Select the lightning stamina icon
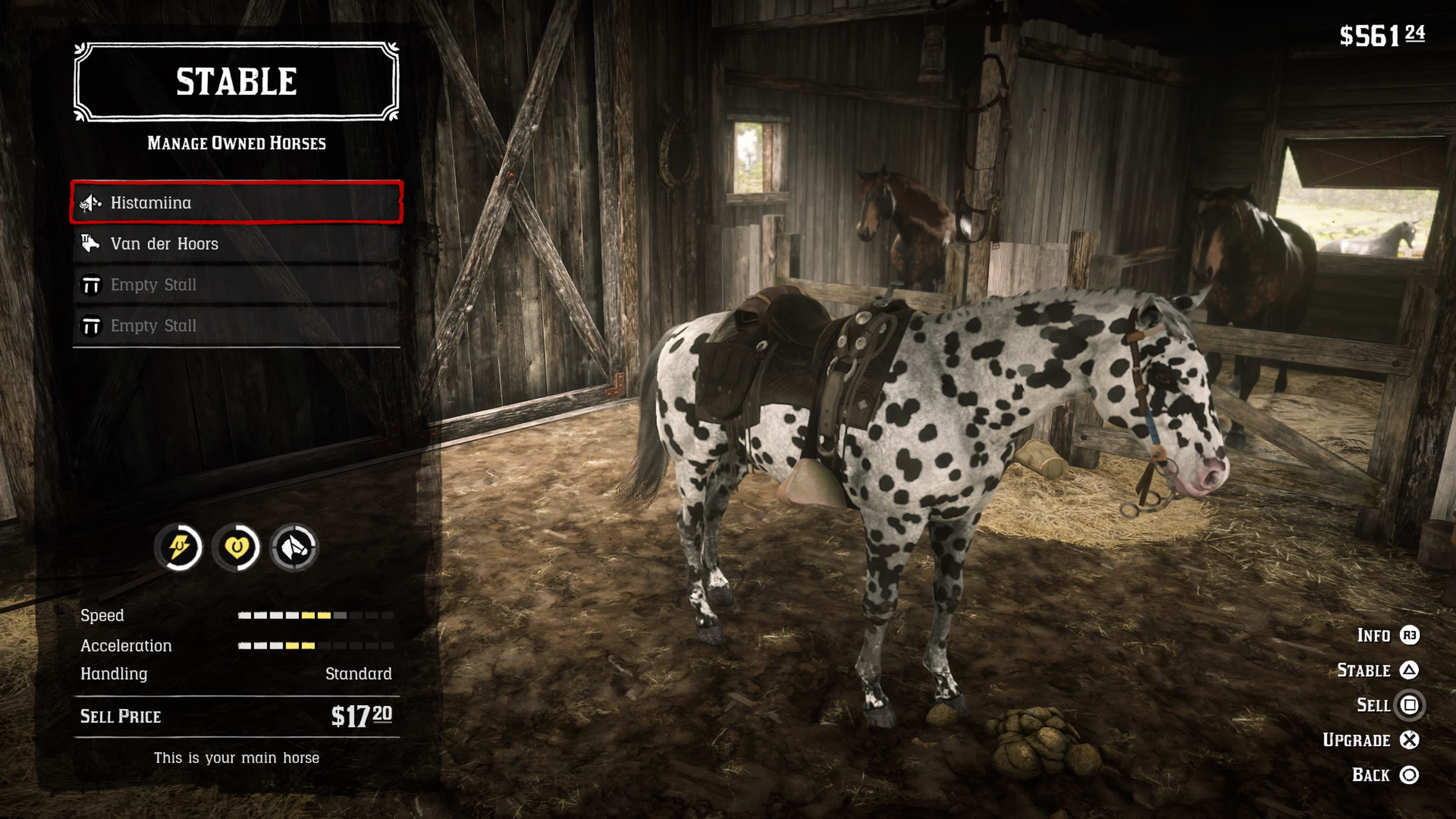The width and height of the screenshot is (1456, 819). (179, 547)
